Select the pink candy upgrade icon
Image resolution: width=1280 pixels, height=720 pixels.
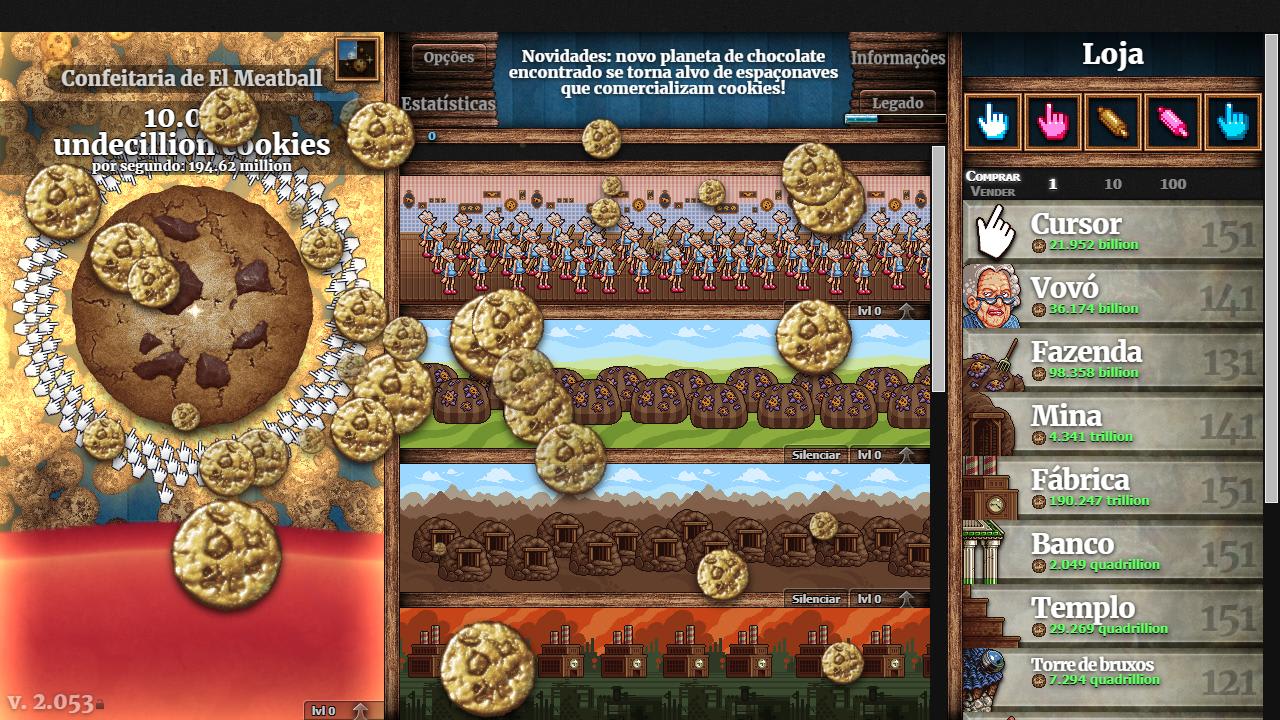1172,122
